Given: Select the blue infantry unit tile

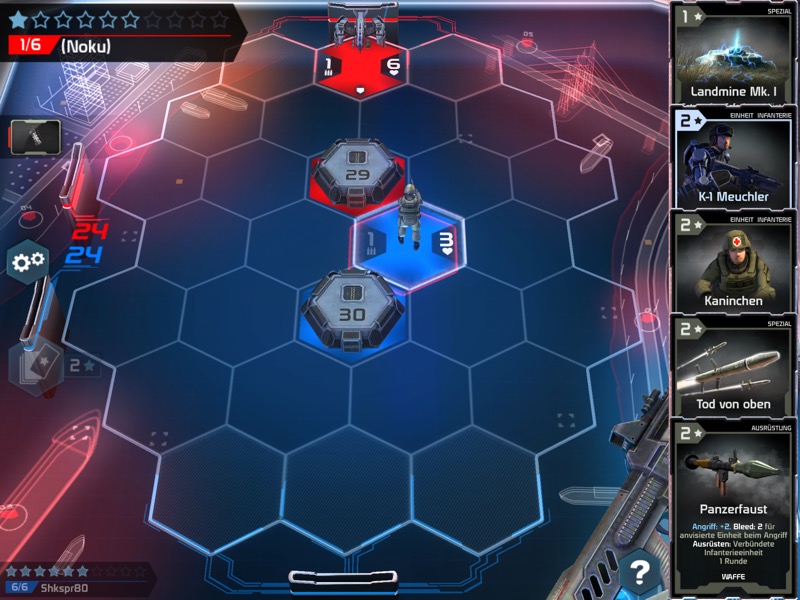Looking at the screenshot, I should [406, 241].
